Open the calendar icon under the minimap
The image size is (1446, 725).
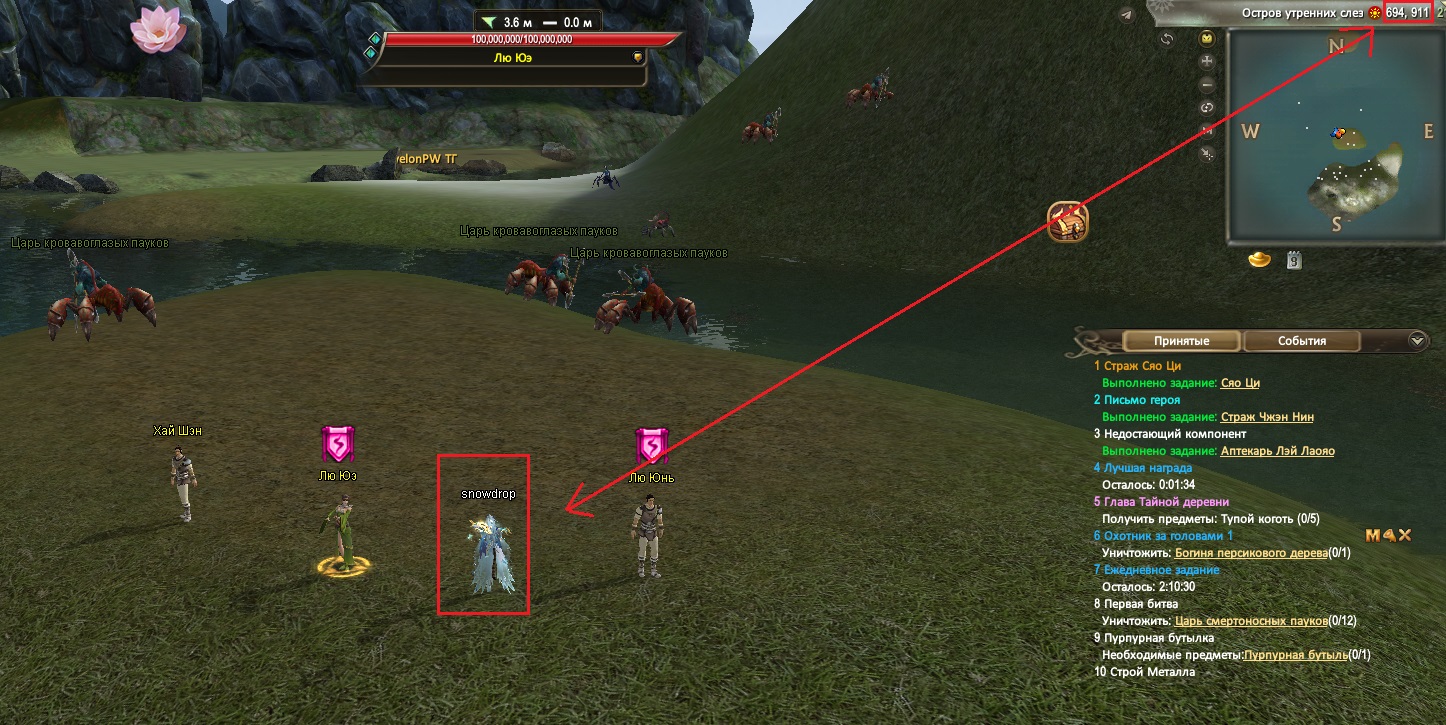pyautogui.click(x=1294, y=260)
